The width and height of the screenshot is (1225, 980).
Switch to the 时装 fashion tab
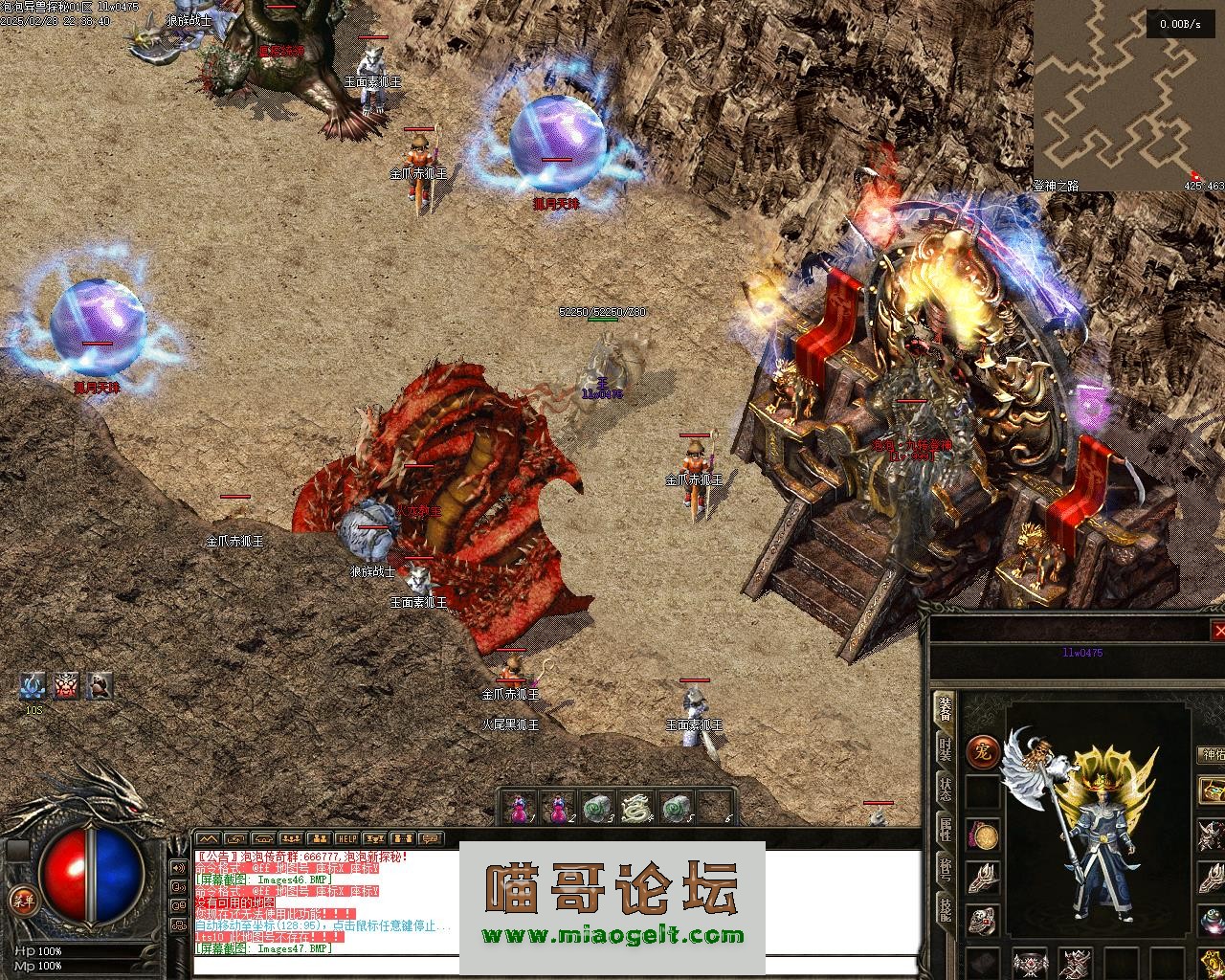point(946,749)
